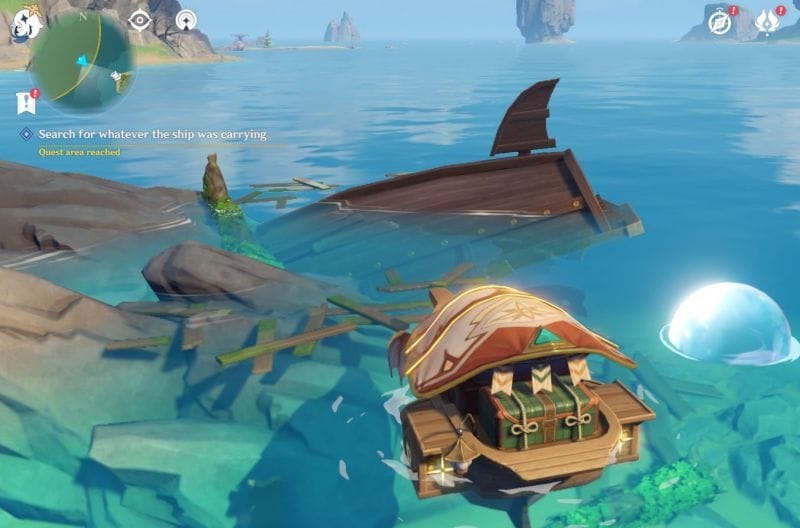Viewport: 800px width, 528px height.
Task: Open the quest journal bookmark icon
Action: [x=25, y=101]
